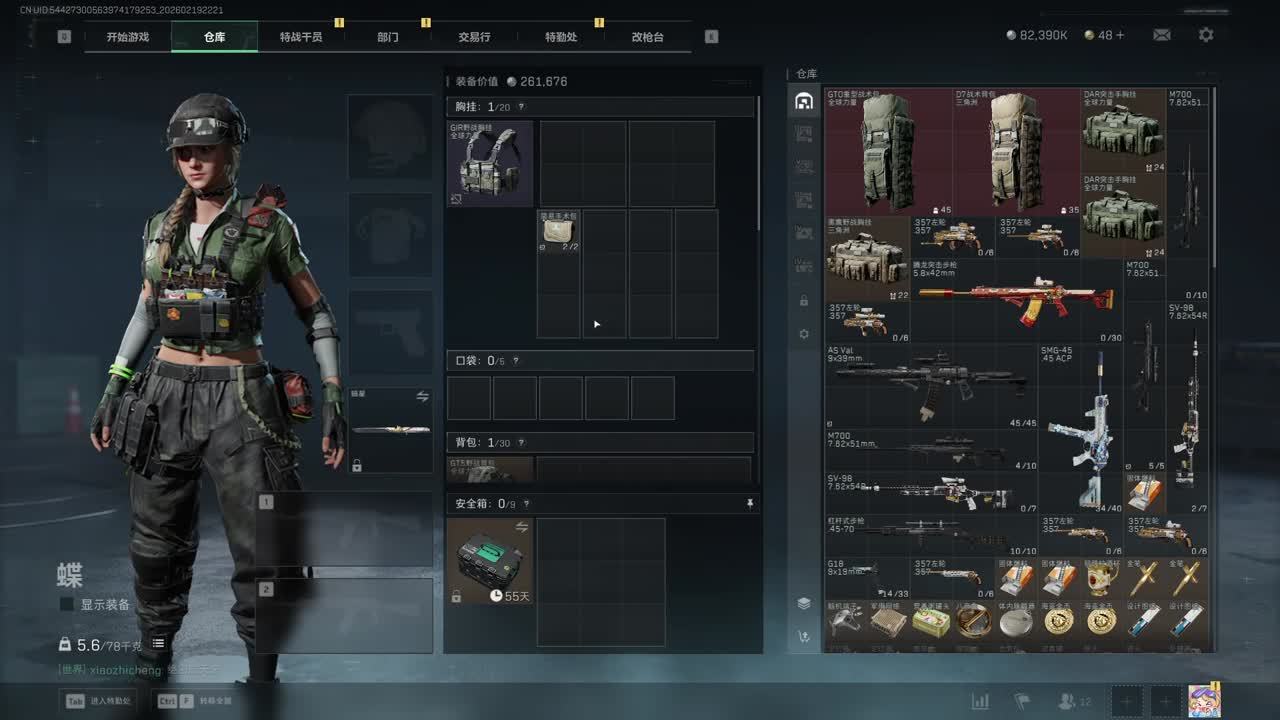Viewport: 1280px width, 720px height.
Task: Select the equipped GIR chest rig slot
Action: [x=490, y=164]
